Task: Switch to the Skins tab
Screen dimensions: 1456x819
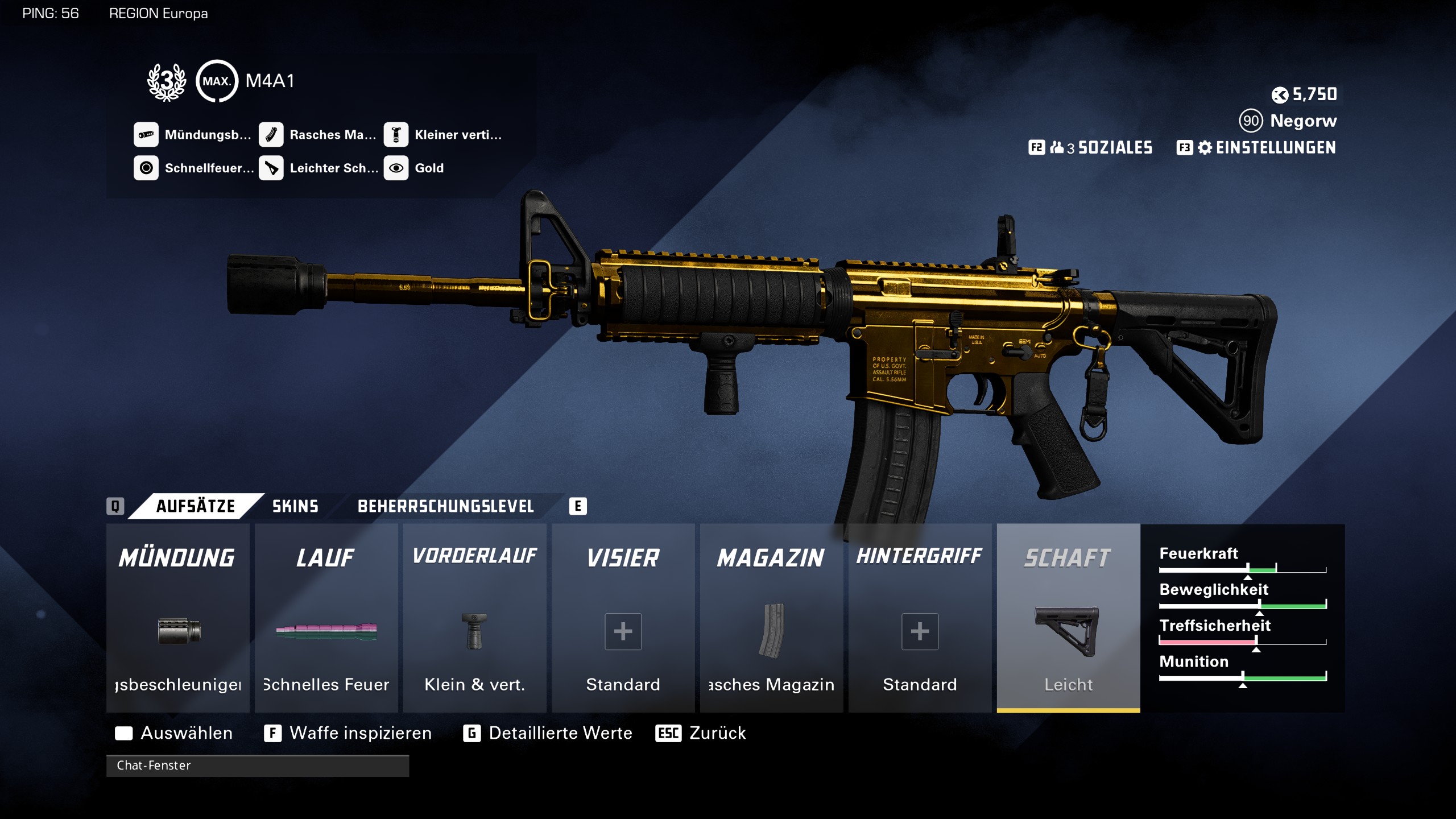Action: (x=295, y=506)
